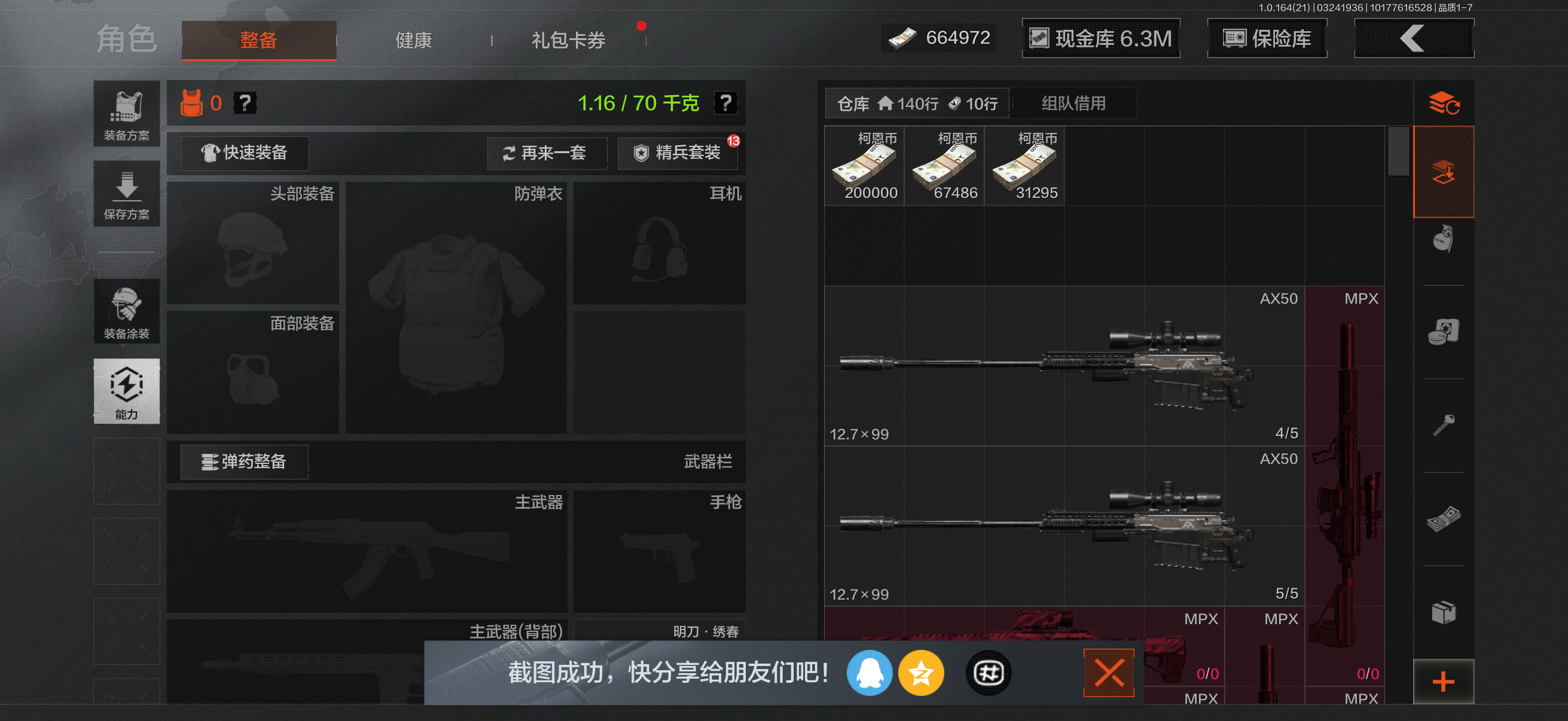Viewport: 1568px width, 721px height.
Task: Close the screenshot share popup
Action: [1109, 671]
